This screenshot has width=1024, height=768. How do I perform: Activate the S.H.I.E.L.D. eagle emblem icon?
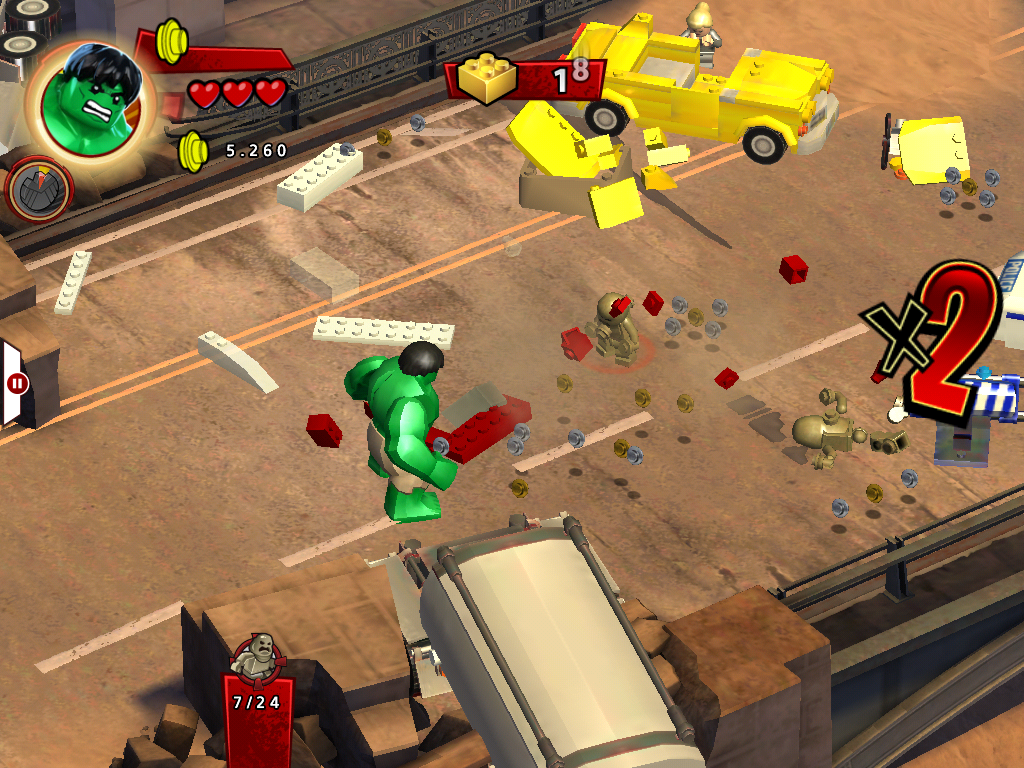click(x=40, y=189)
